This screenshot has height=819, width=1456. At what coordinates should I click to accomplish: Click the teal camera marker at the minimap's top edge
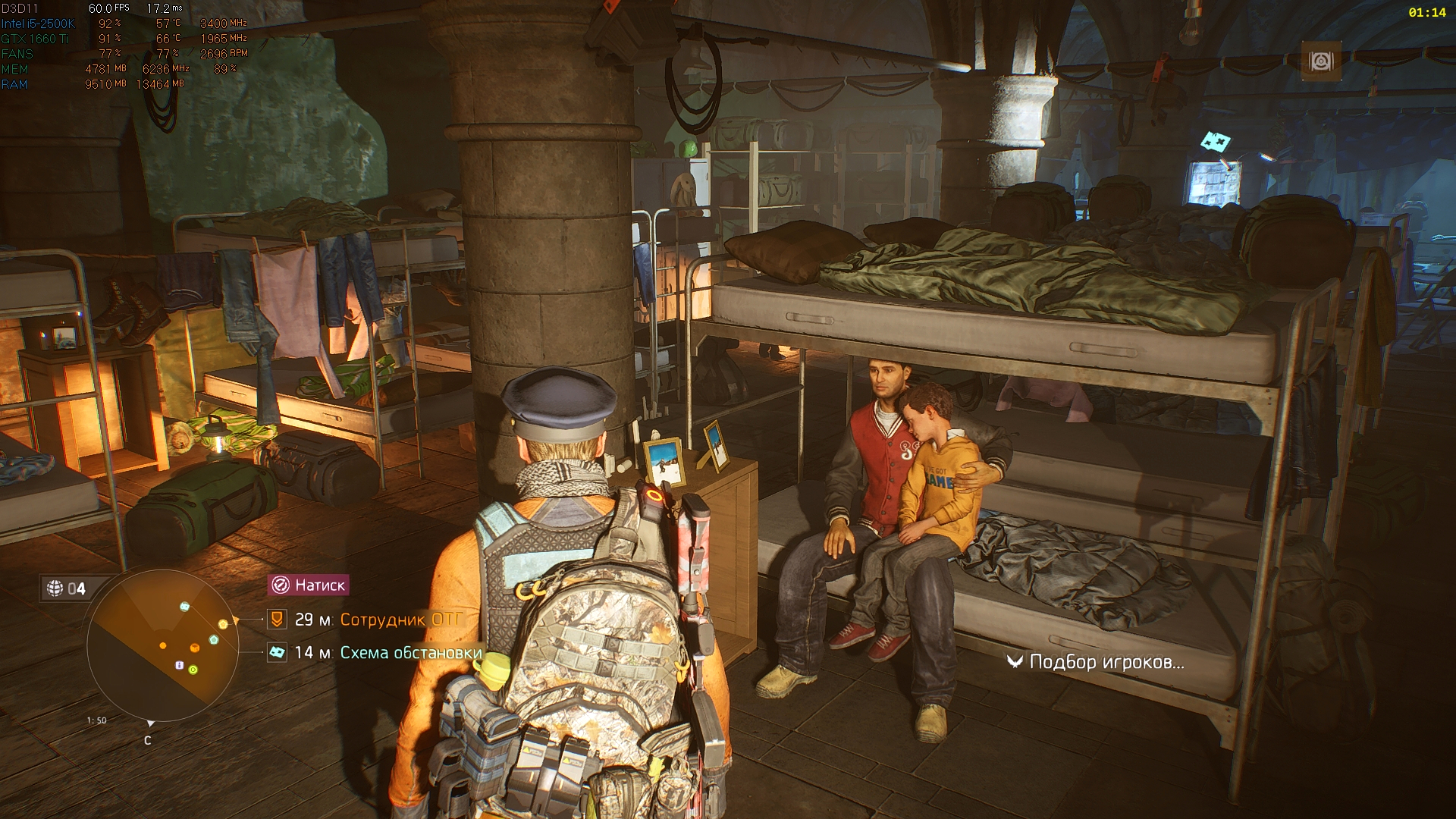click(185, 606)
